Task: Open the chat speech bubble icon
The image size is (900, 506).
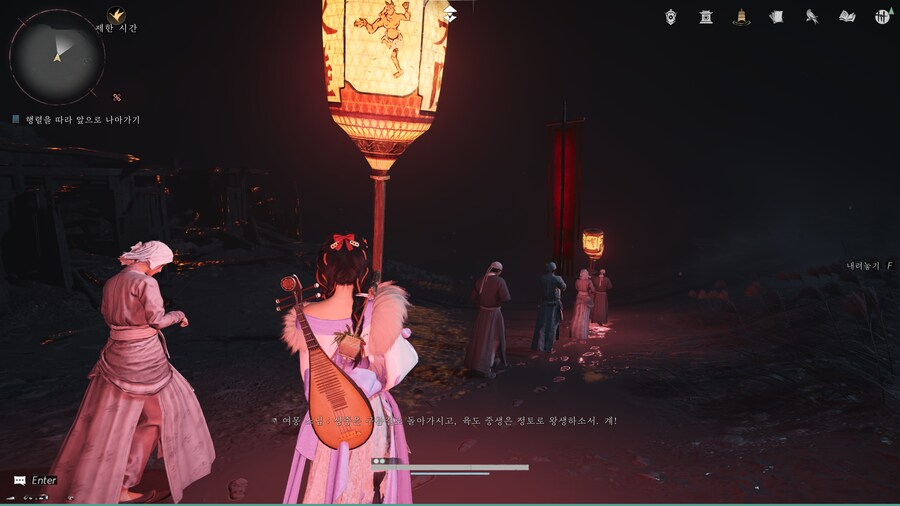Action: click(x=19, y=481)
